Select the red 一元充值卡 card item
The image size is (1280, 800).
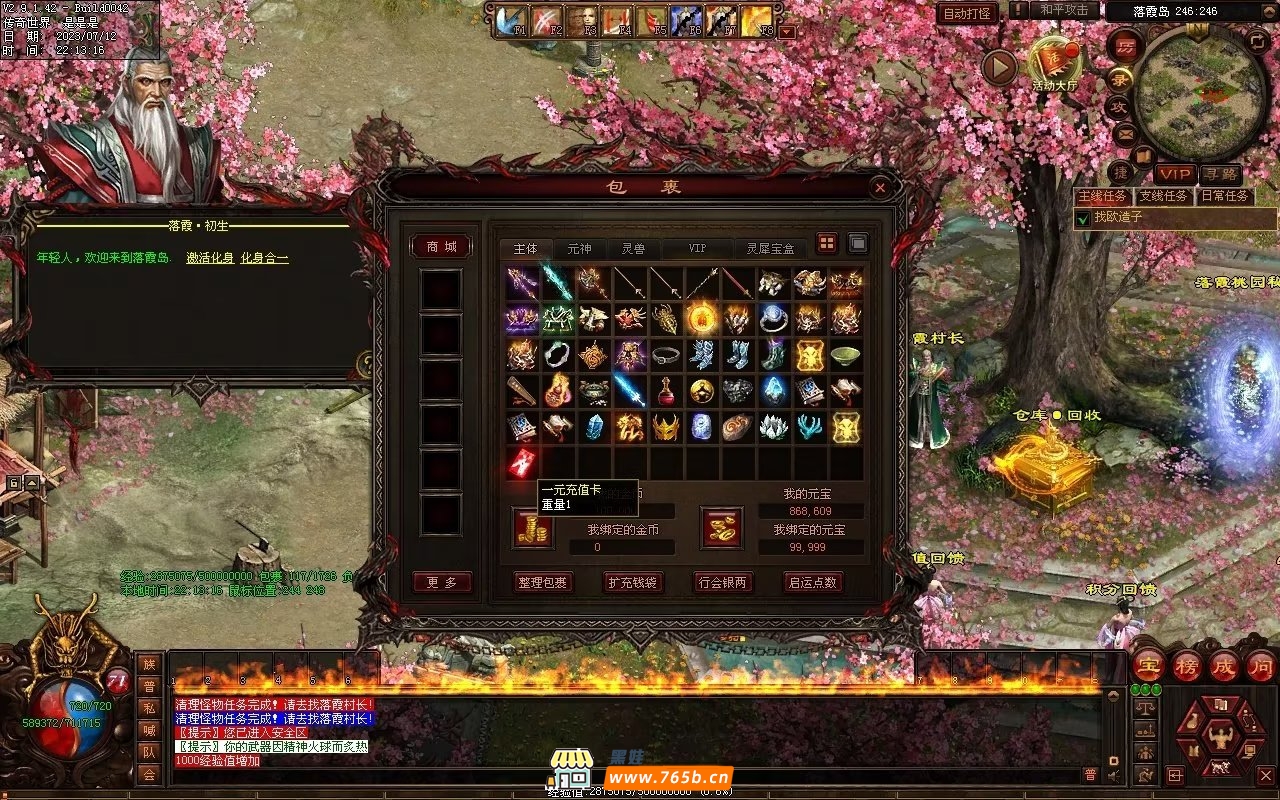pyautogui.click(x=522, y=462)
